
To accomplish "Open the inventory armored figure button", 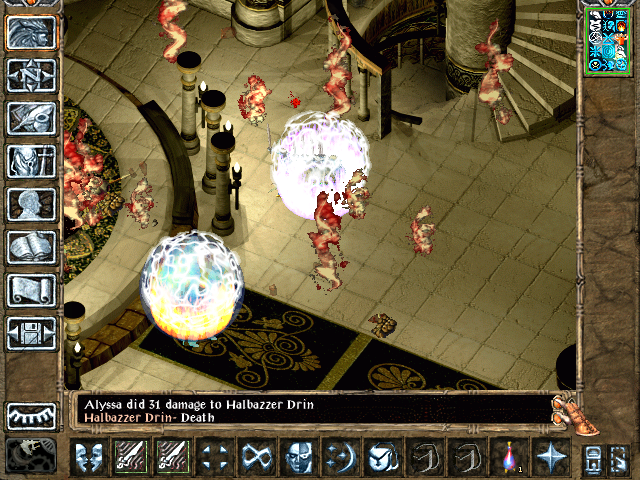I will [x=31, y=161].
